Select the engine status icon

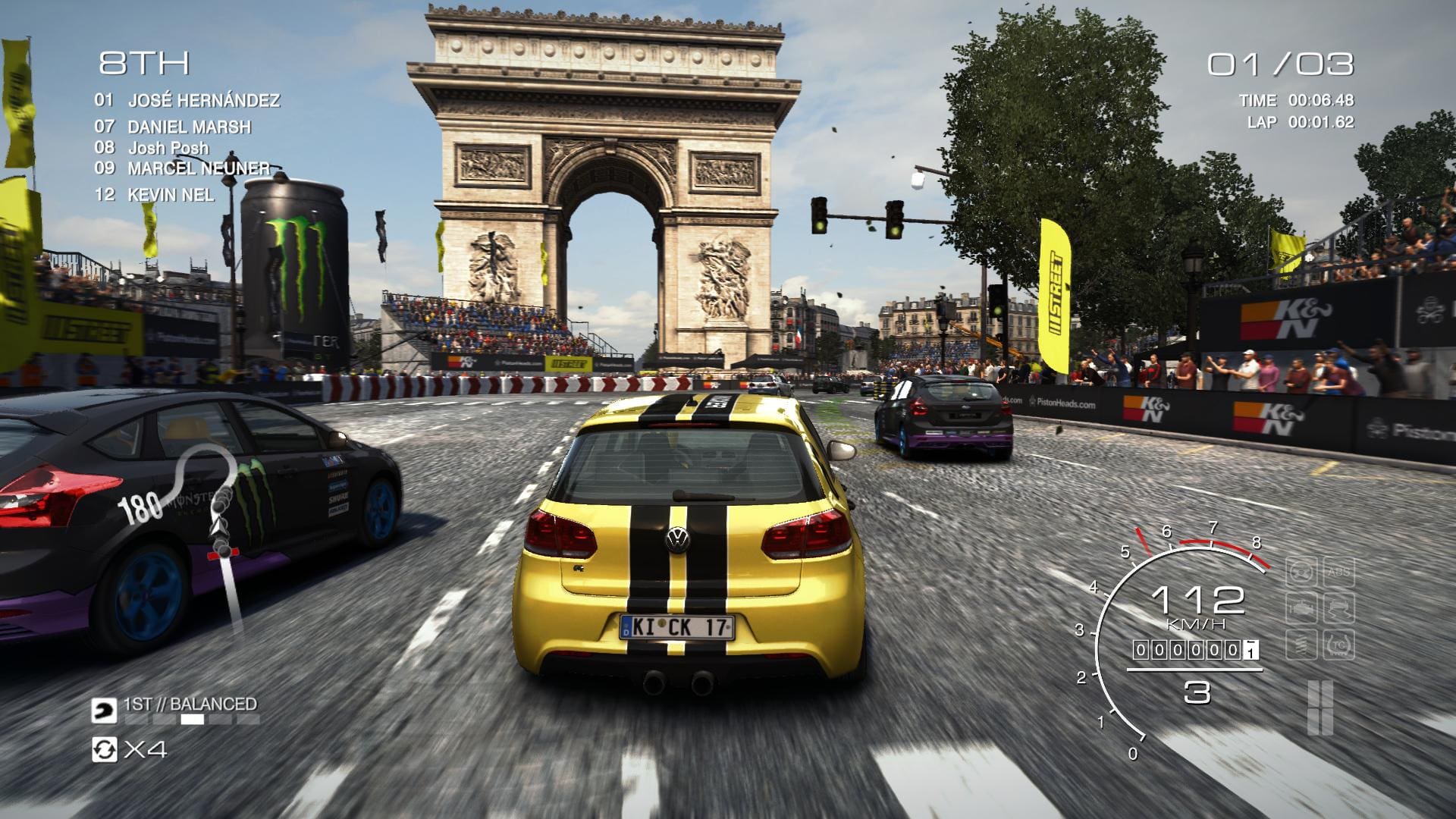pyautogui.click(x=1301, y=608)
